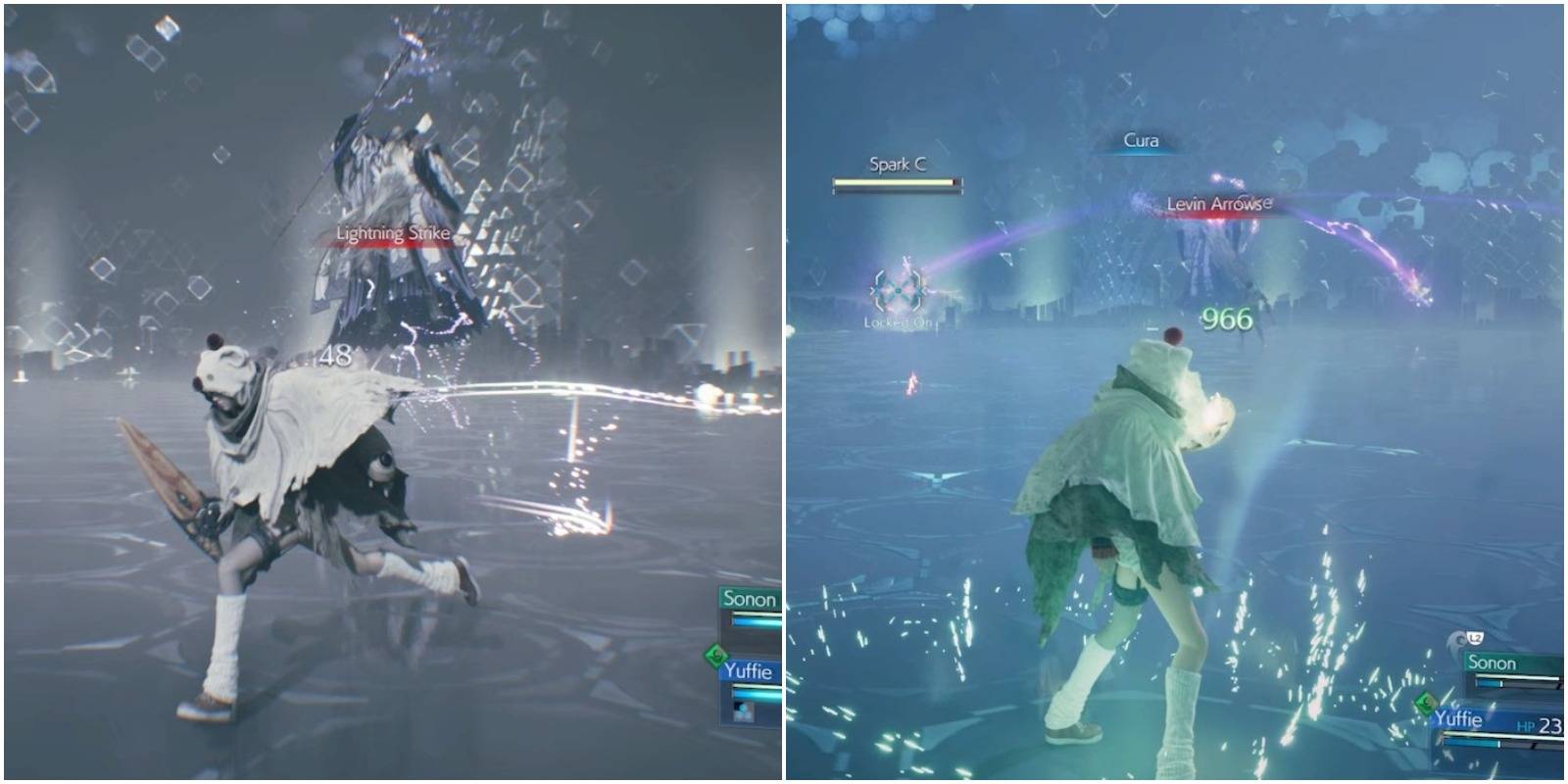Select the HP label in Yuffie's status bar
Screen dimensions: 1568x784
1525,726
